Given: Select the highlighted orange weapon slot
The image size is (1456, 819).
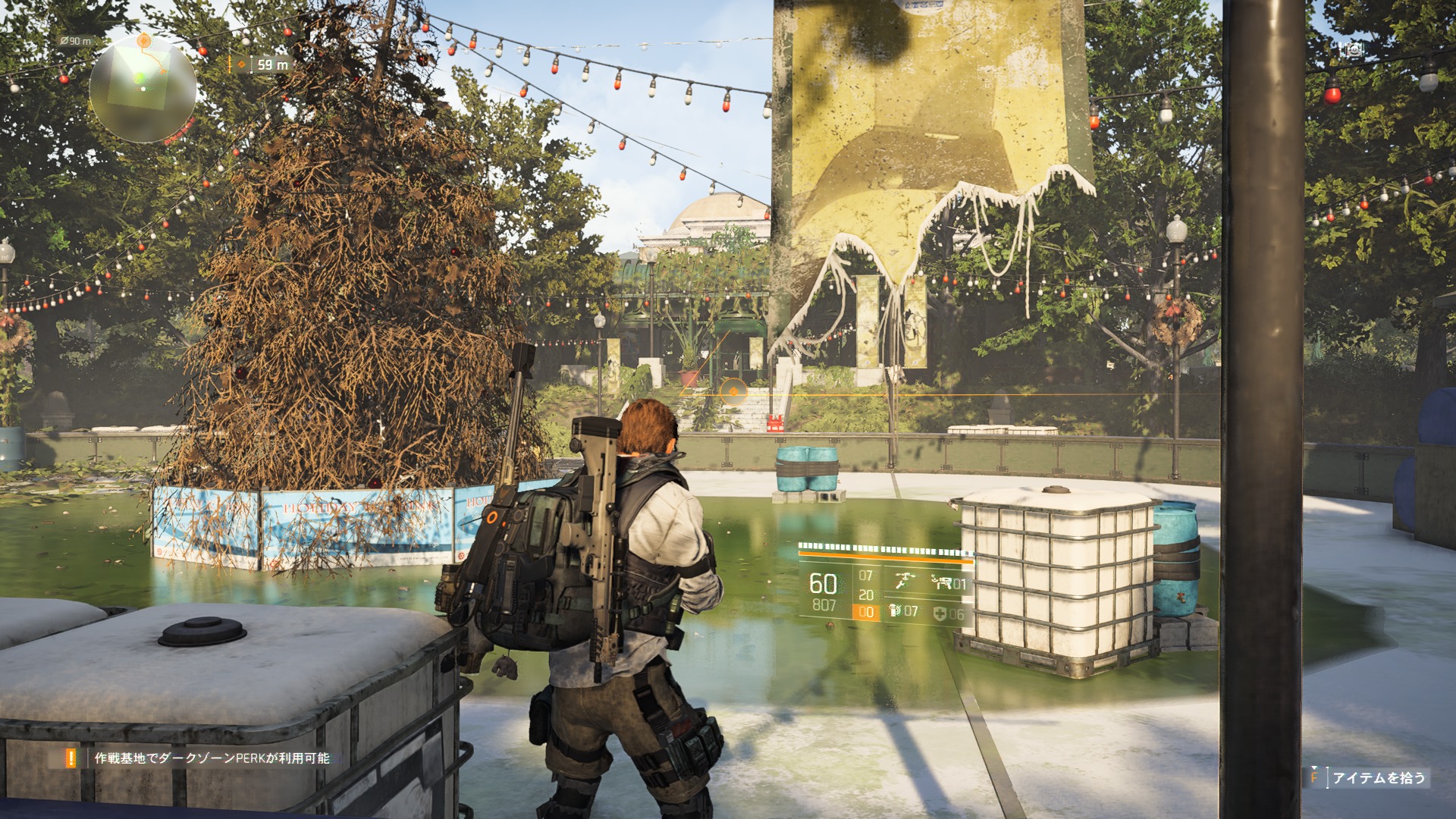Looking at the screenshot, I should (866, 612).
